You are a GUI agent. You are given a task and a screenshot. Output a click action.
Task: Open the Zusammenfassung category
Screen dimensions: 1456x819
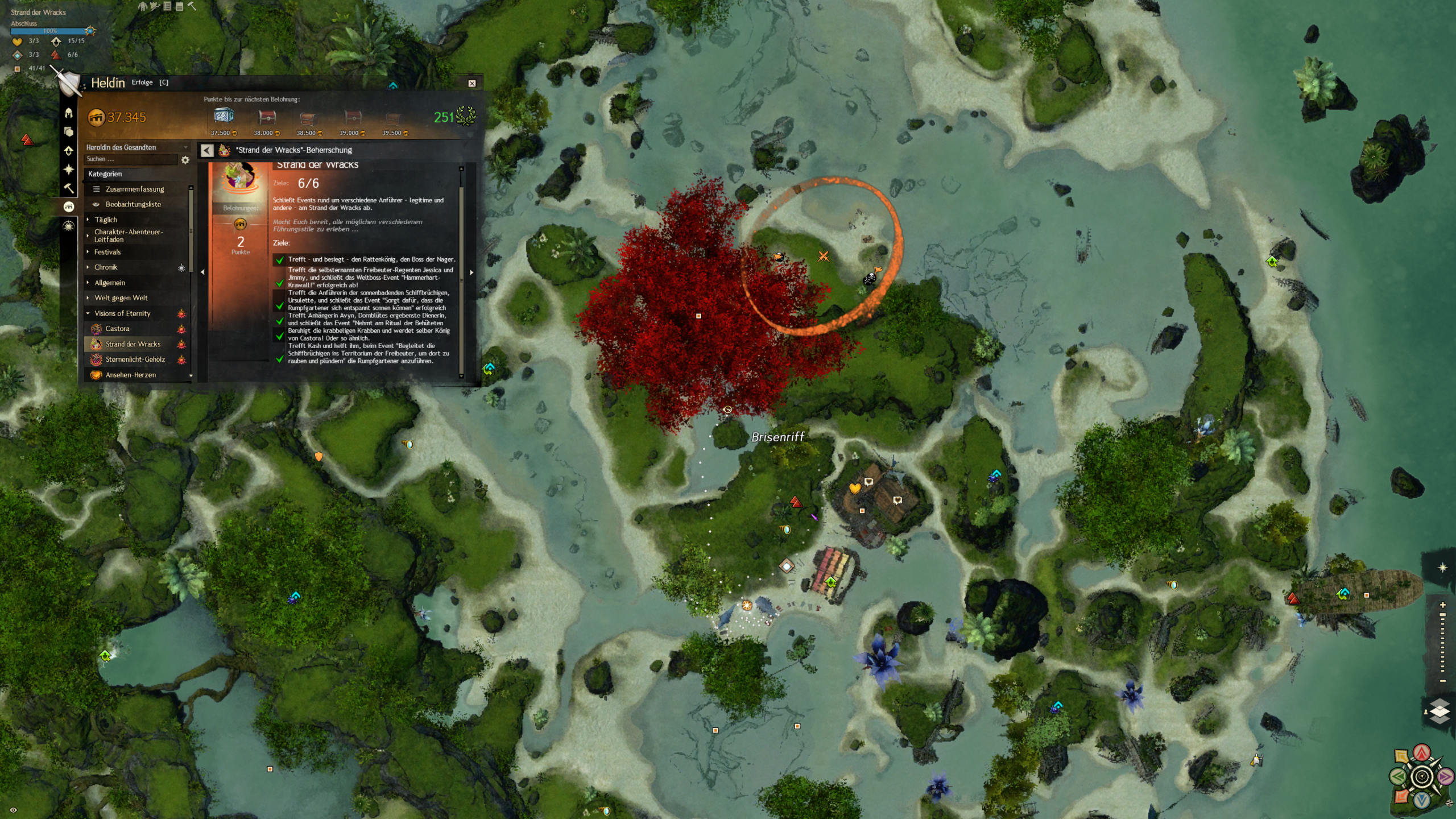[x=134, y=189]
